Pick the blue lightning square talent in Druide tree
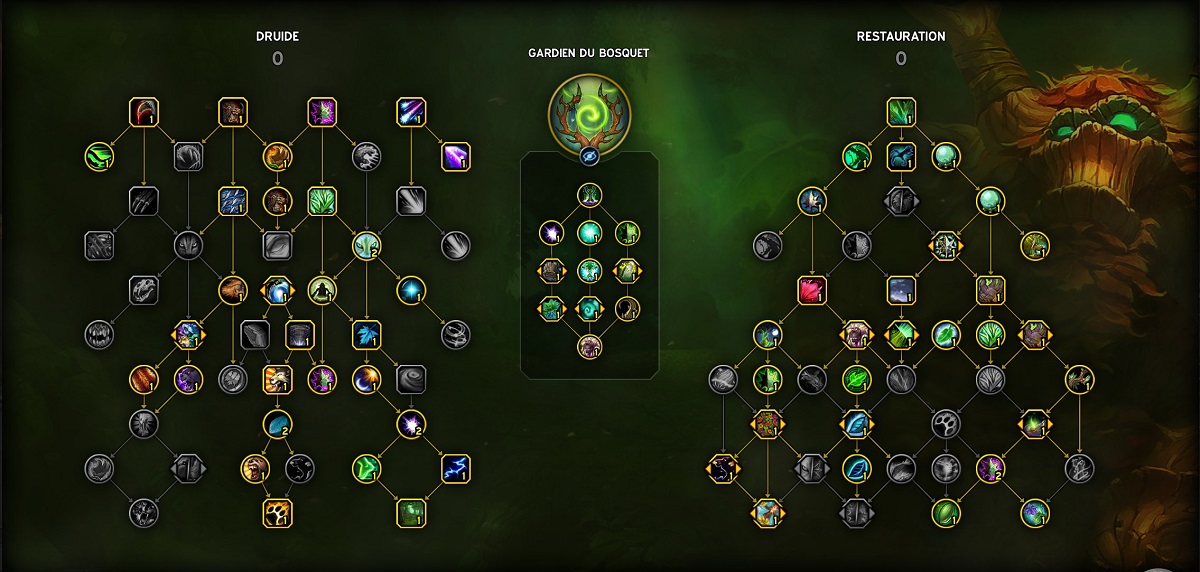Screen dimensions: 1200x572 point(455,467)
